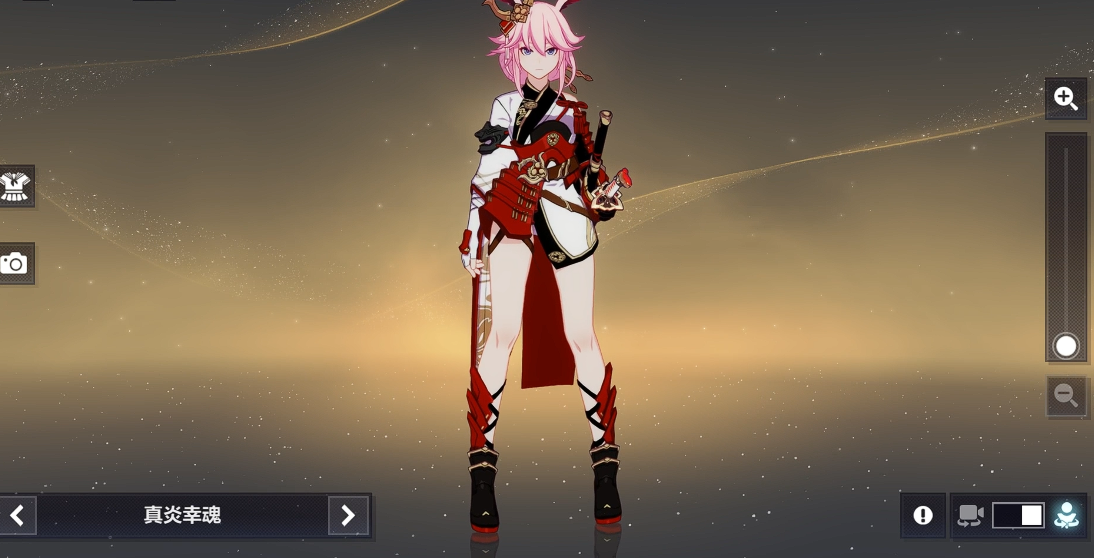Click the zoom slider's round handle

pyautogui.click(x=1066, y=346)
